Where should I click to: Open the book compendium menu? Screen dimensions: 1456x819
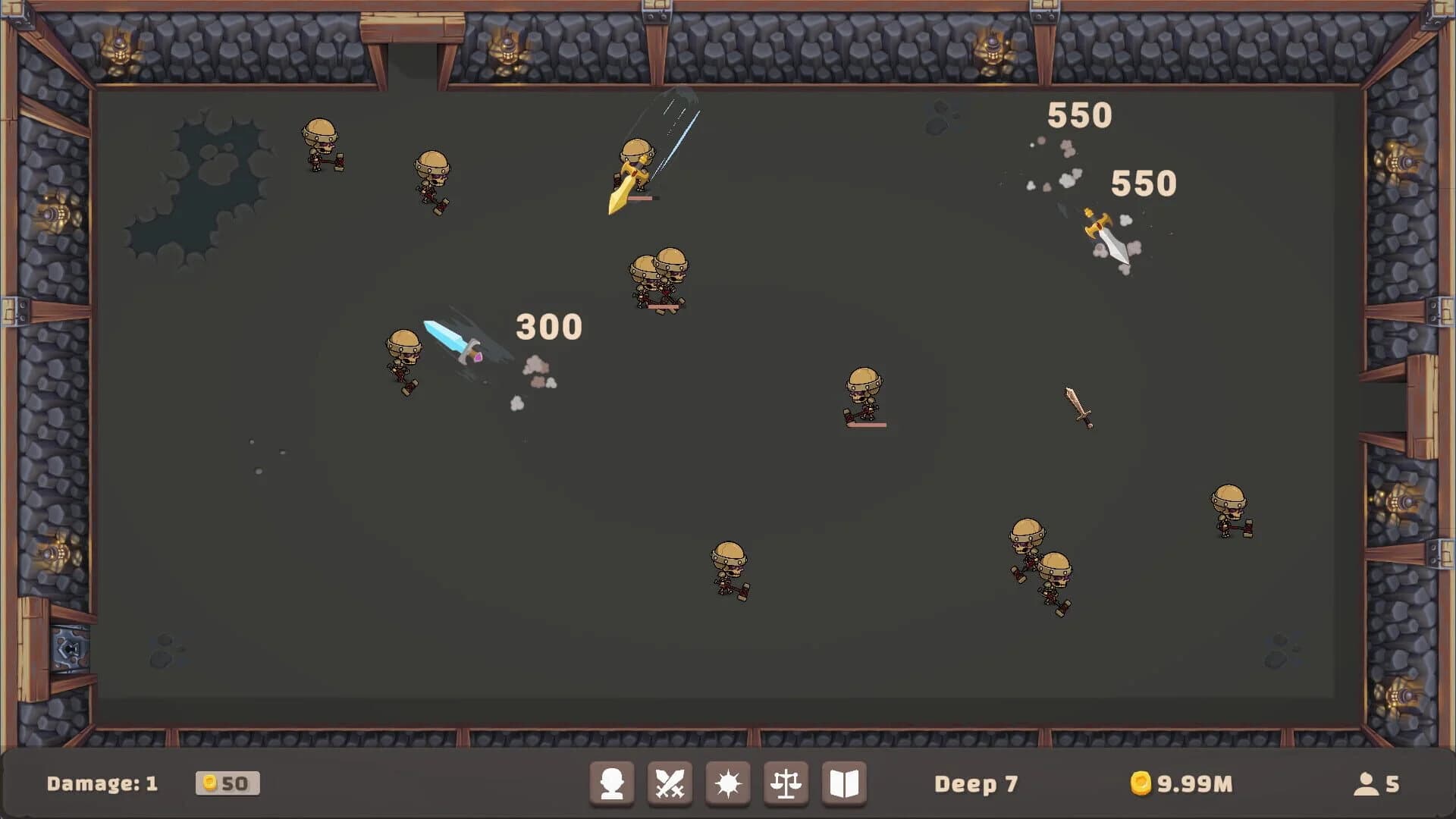pyautogui.click(x=843, y=784)
